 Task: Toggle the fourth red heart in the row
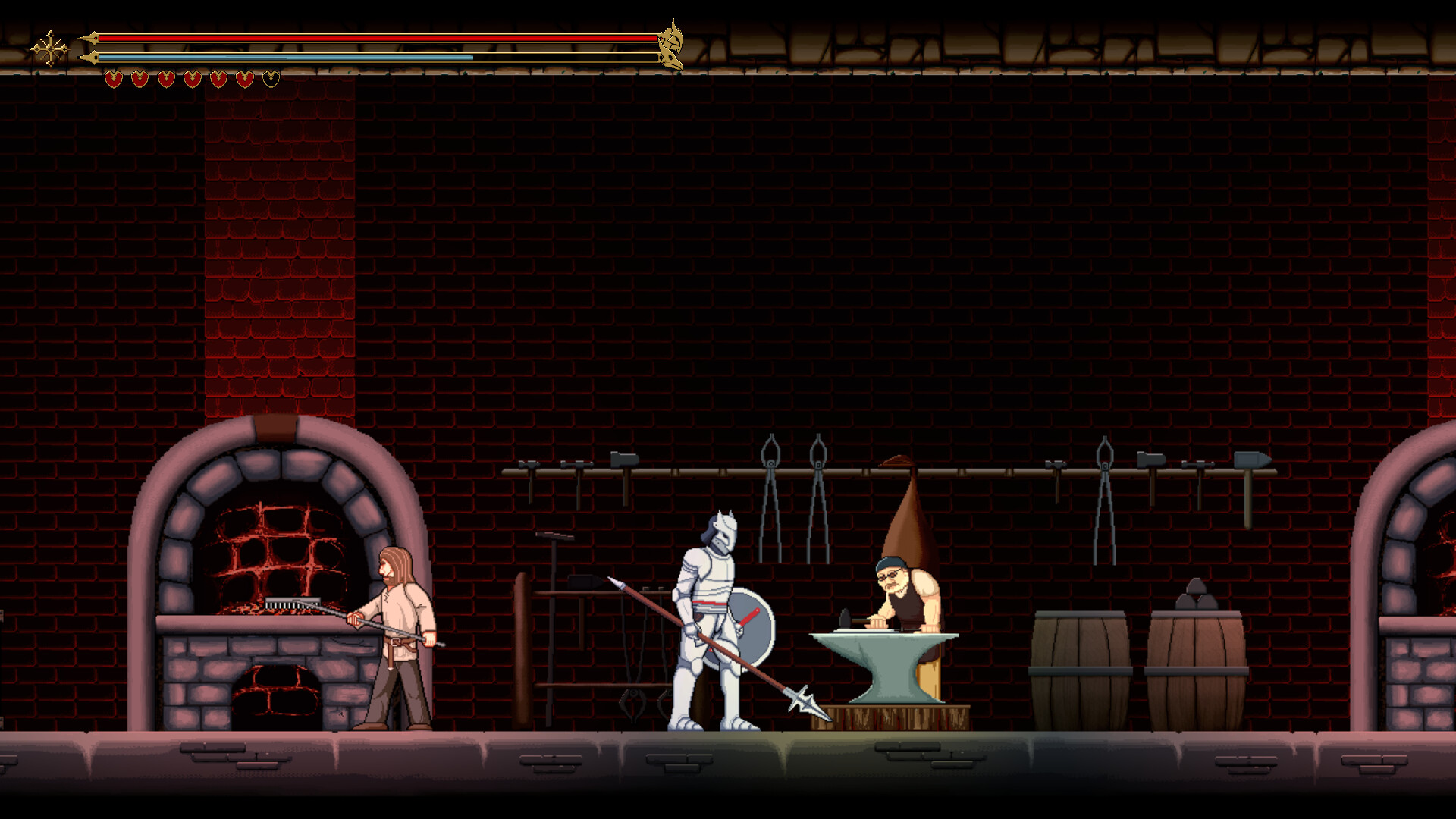coord(191,77)
